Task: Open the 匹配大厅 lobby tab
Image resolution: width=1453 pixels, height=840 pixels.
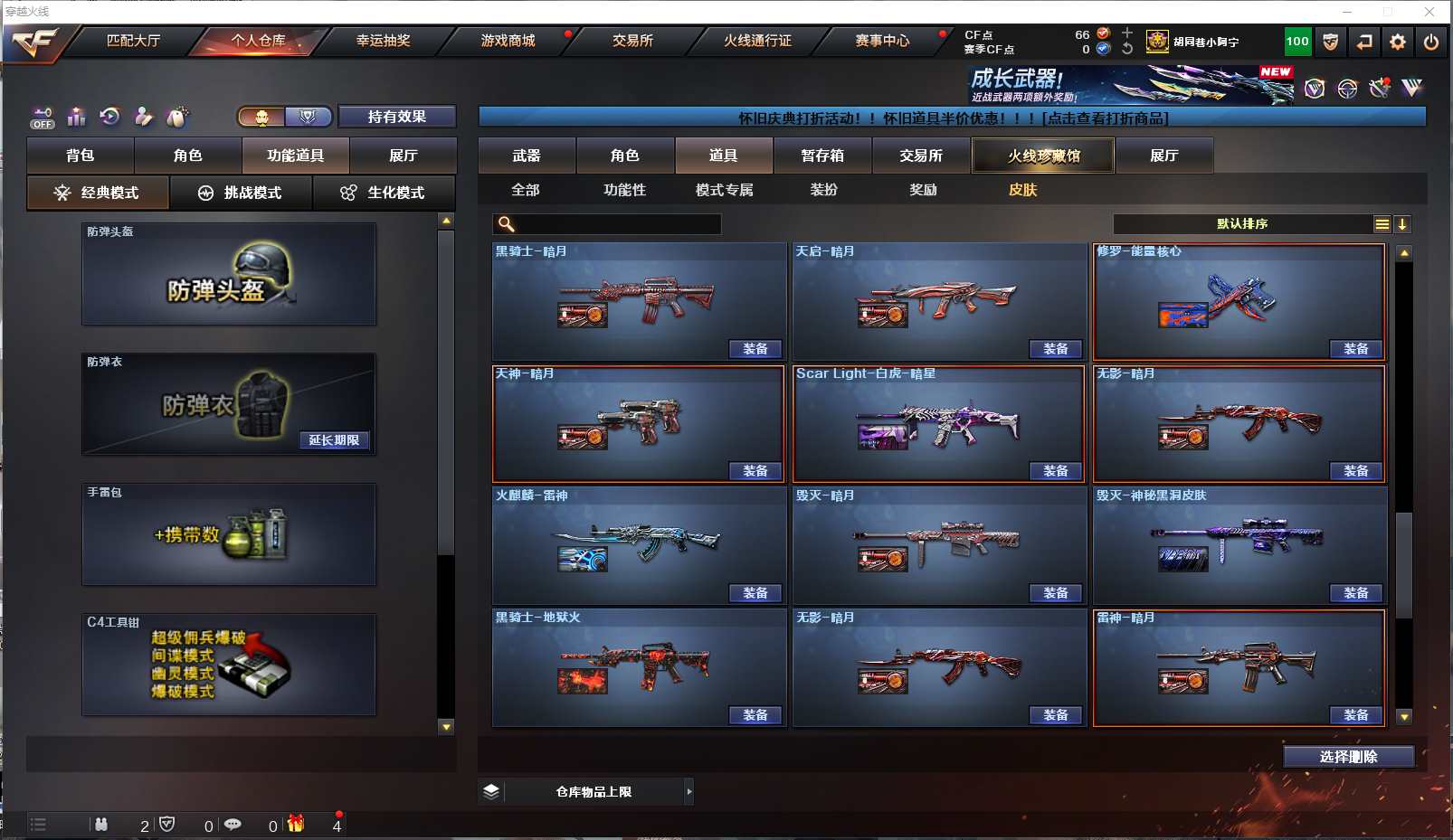Action: click(133, 41)
